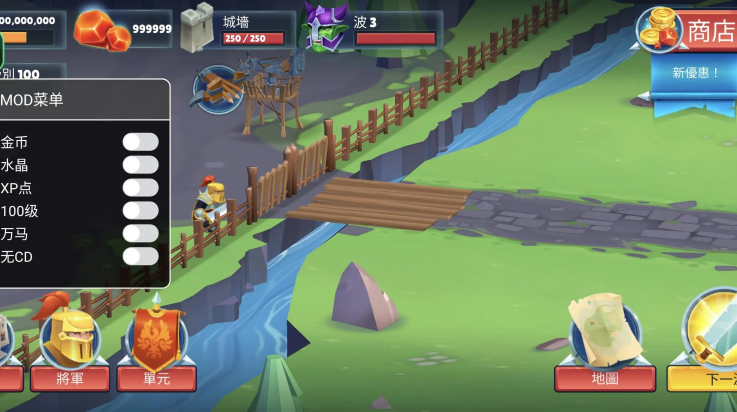The image size is (737, 412).
Task: Switch on the XP点 toggle
Action: 140,188
